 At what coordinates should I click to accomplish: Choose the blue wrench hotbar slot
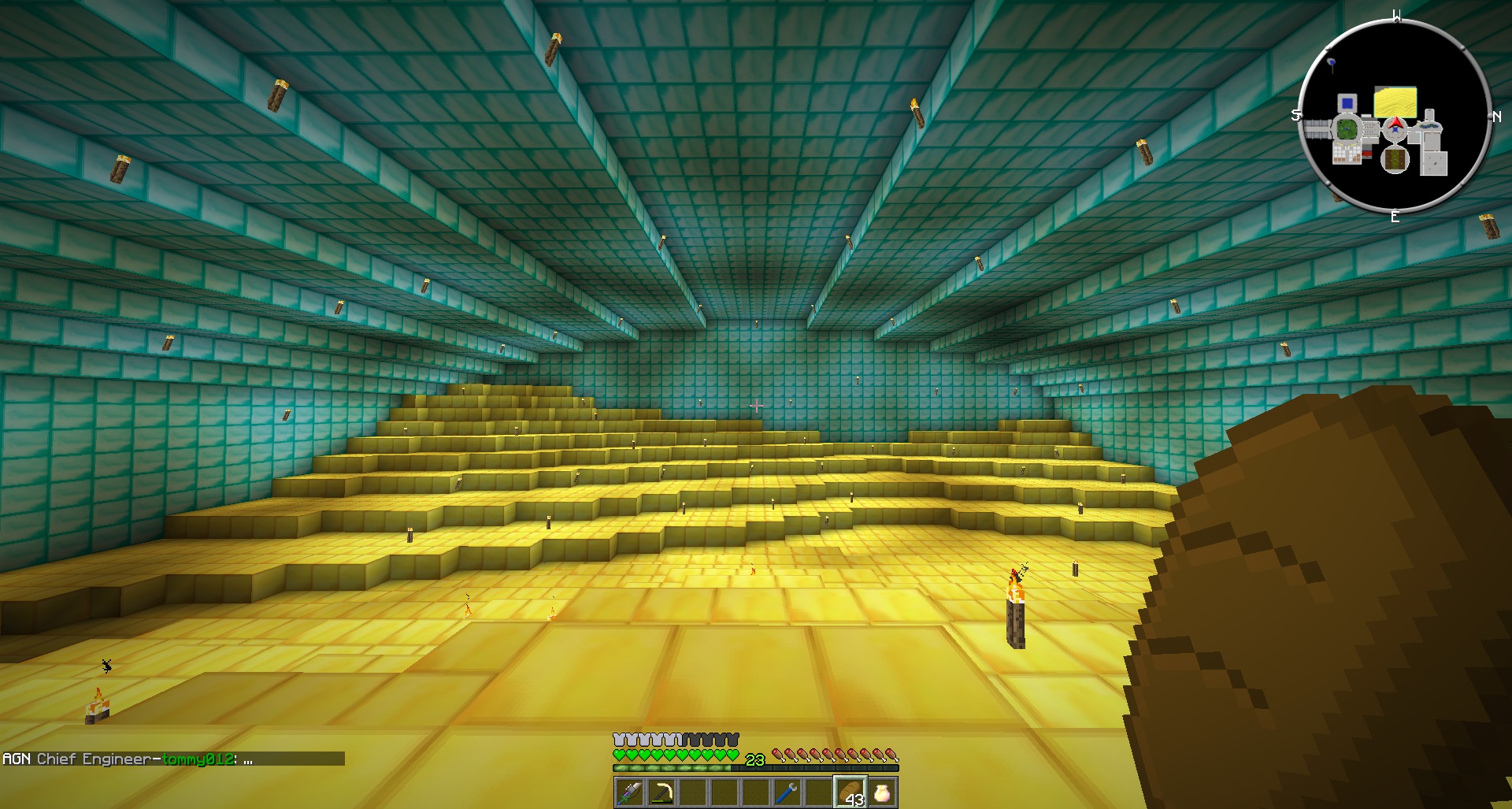[x=787, y=792]
